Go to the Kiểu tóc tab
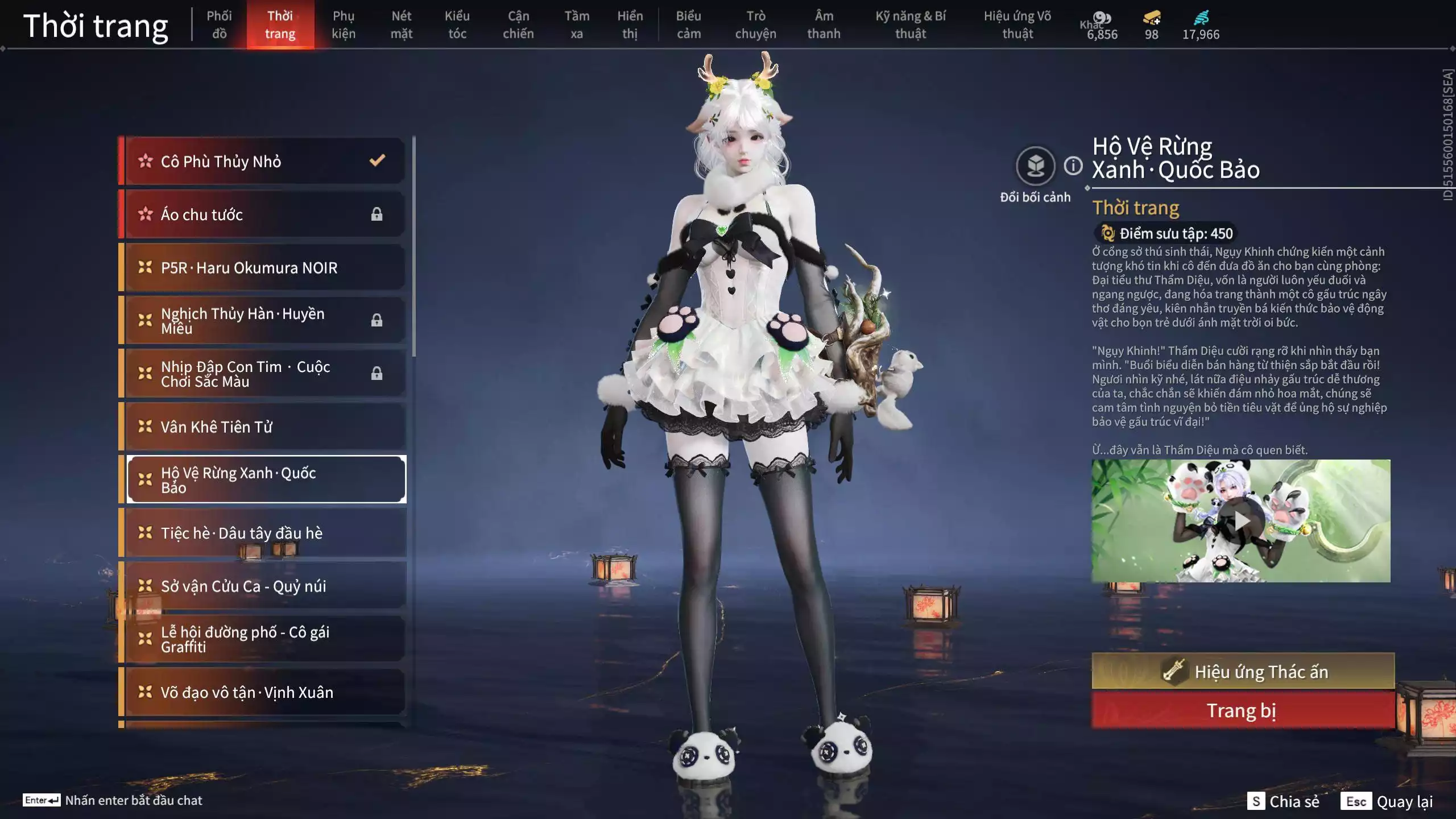This screenshot has height=819, width=1456. pyautogui.click(x=457, y=24)
